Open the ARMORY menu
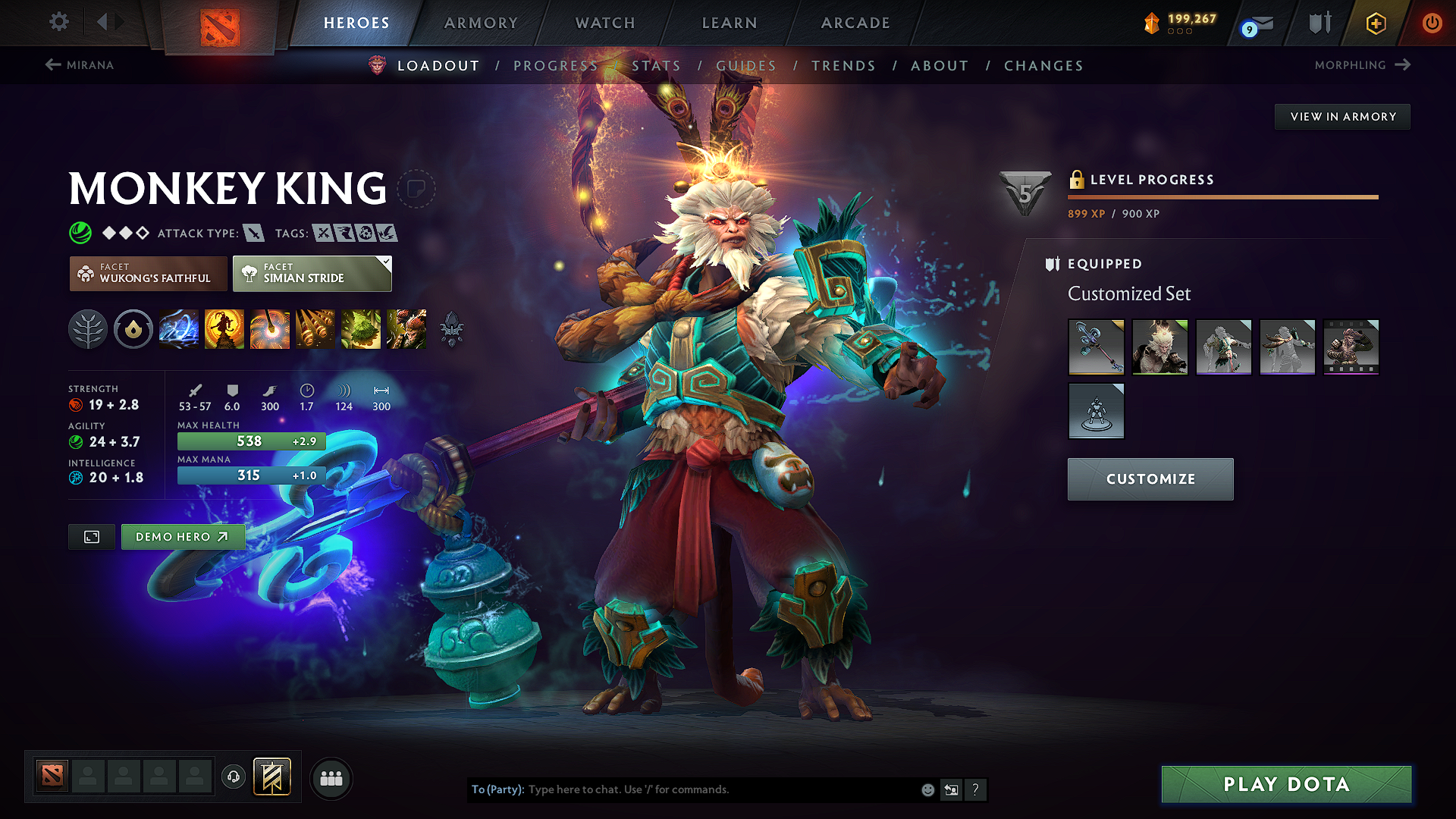This screenshot has width=1456, height=819. click(481, 23)
